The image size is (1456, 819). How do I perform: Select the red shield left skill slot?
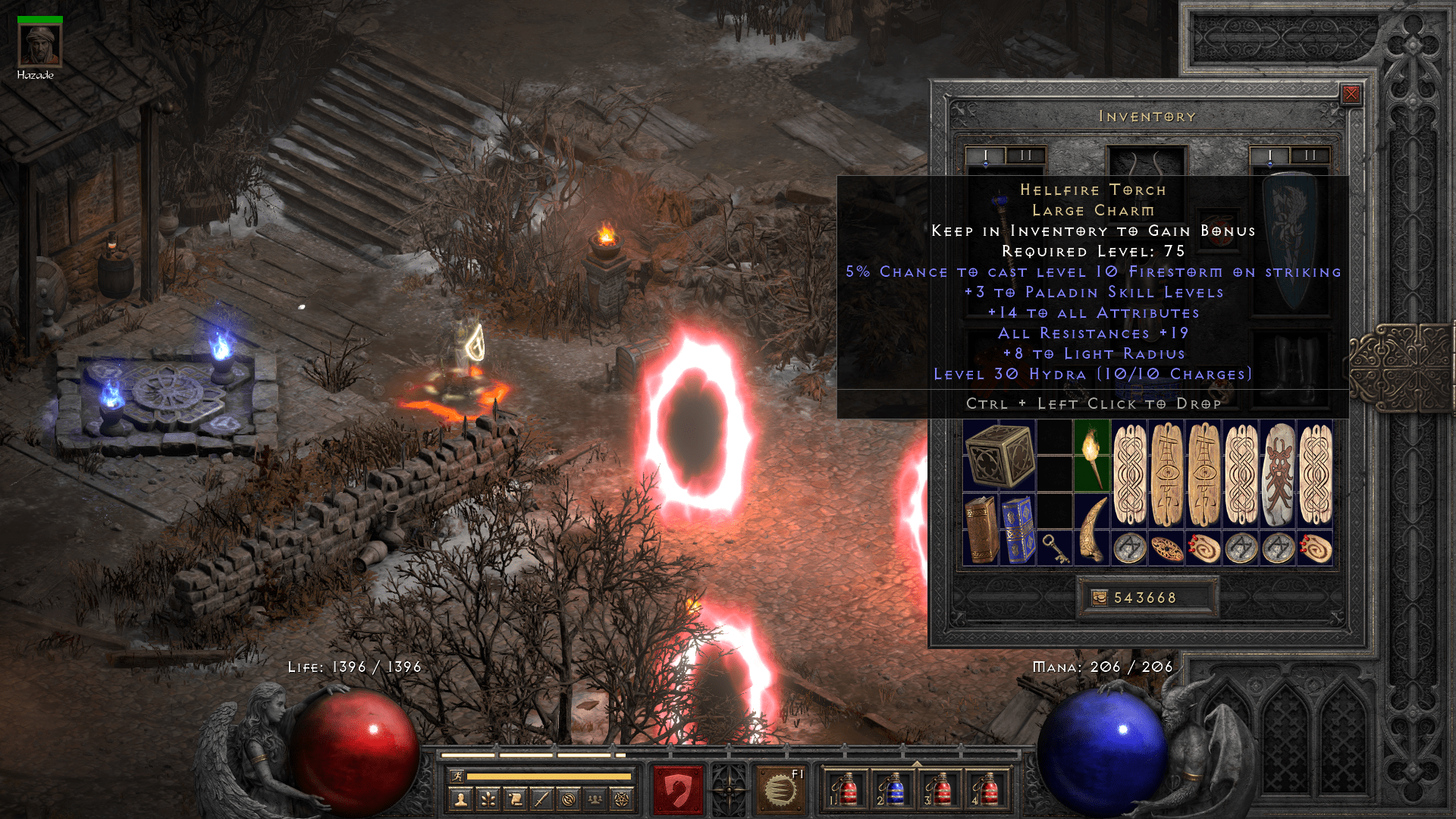pos(679,789)
